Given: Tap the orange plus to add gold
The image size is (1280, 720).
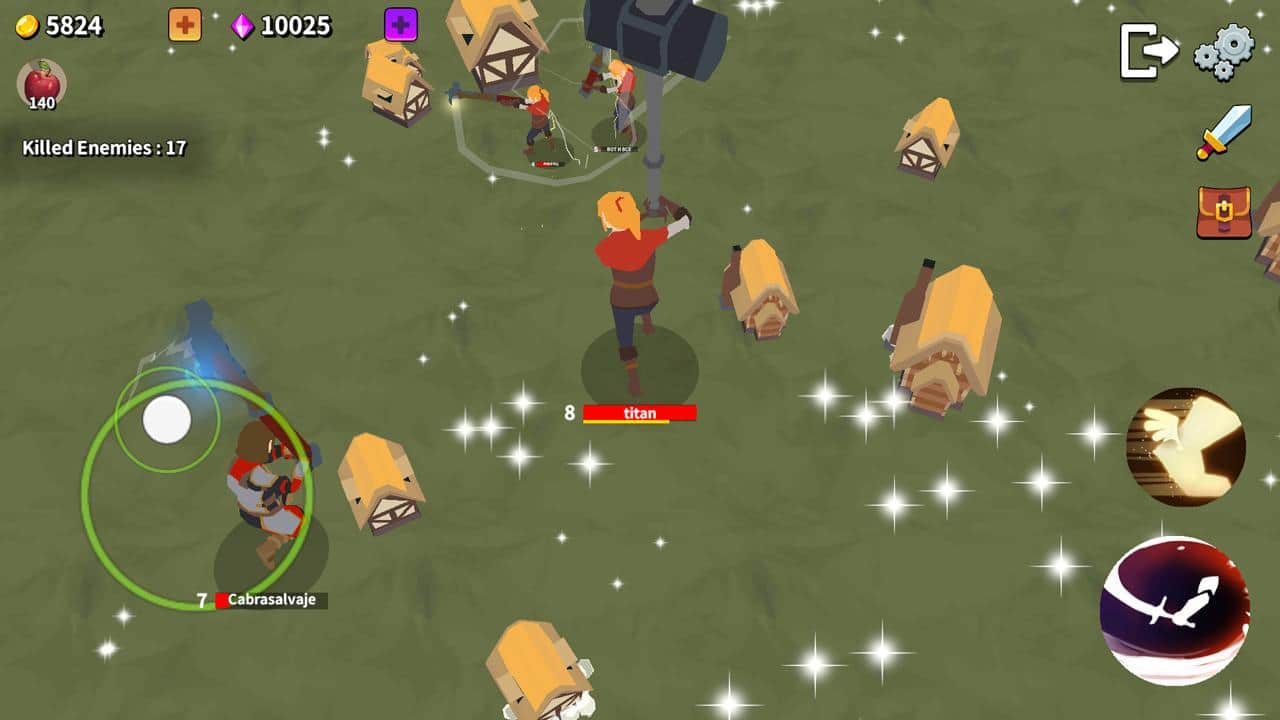Looking at the screenshot, I should [185, 25].
